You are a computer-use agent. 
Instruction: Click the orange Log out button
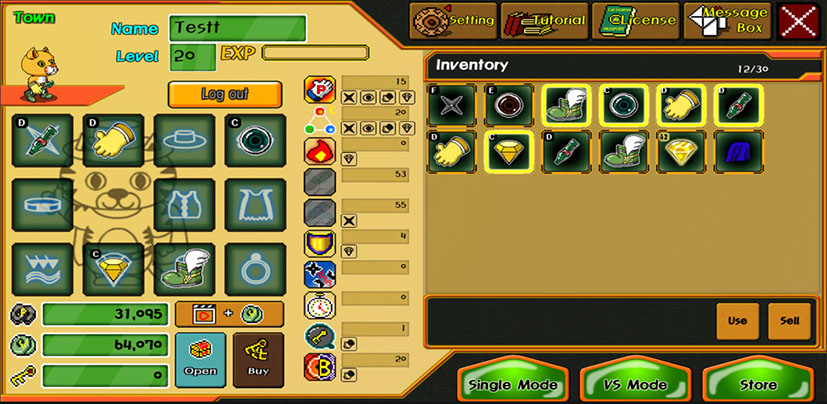pos(224,94)
